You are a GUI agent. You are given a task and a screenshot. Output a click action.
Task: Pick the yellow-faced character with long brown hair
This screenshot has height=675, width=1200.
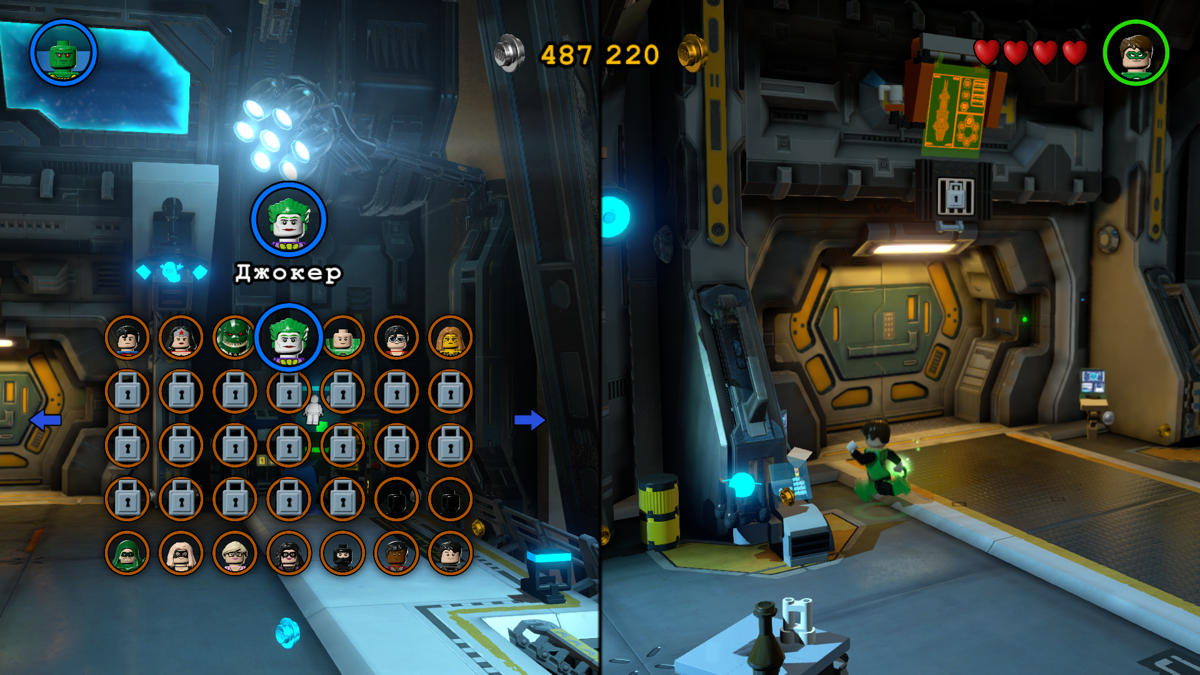tap(450, 338)
